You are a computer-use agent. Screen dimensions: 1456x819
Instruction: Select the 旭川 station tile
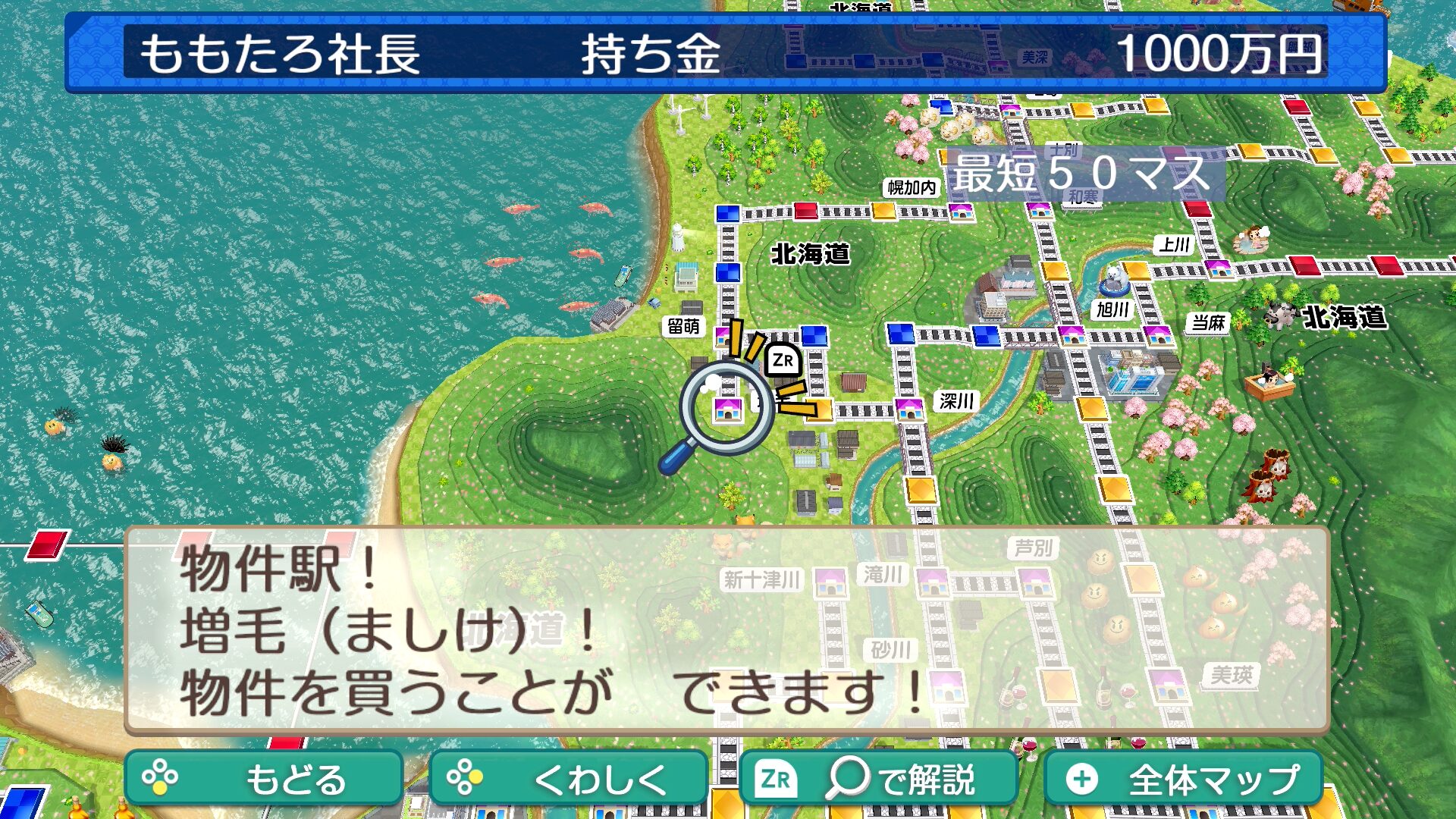click(1071, 334)
